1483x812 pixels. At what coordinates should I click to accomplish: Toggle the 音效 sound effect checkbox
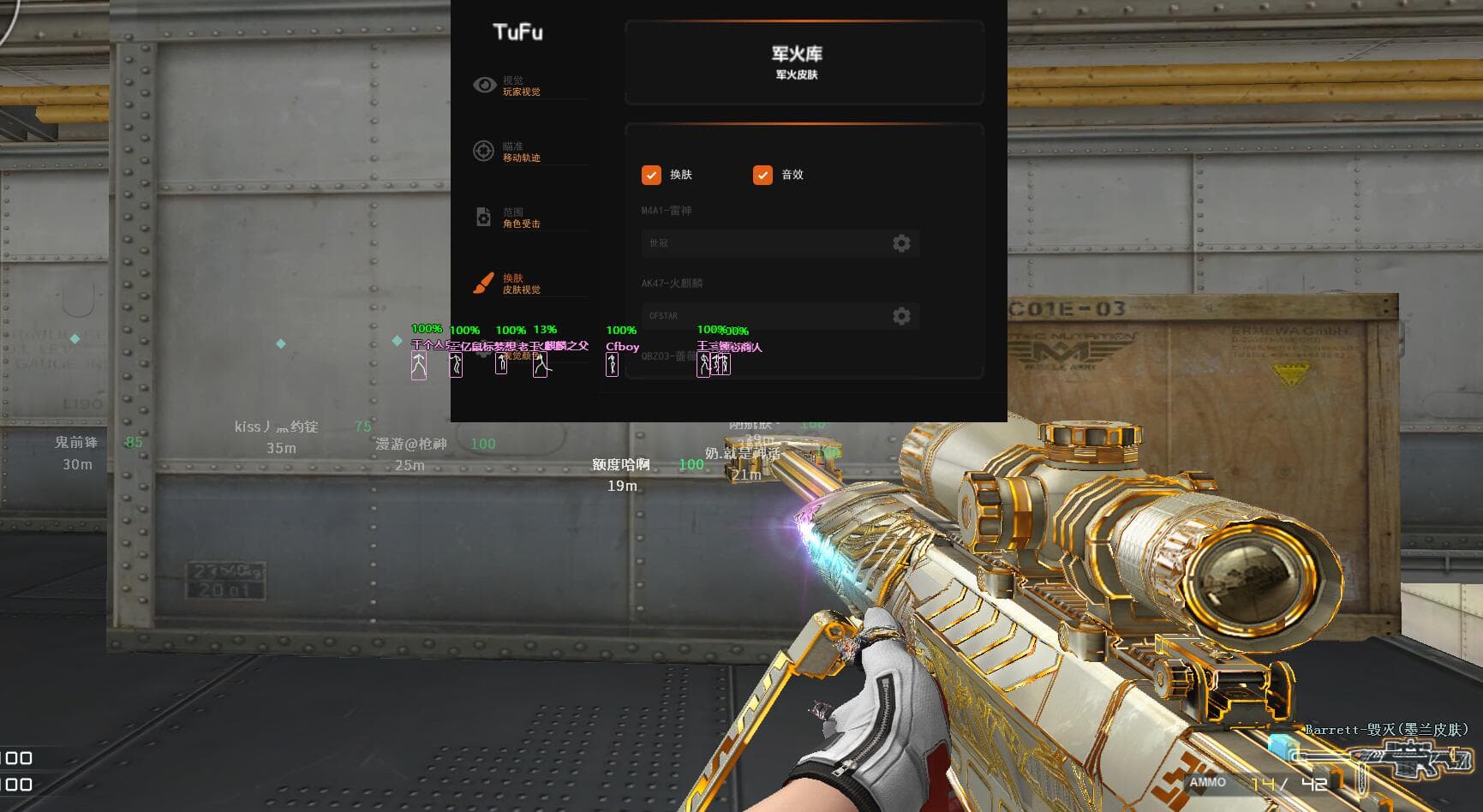tap(762, 175)
